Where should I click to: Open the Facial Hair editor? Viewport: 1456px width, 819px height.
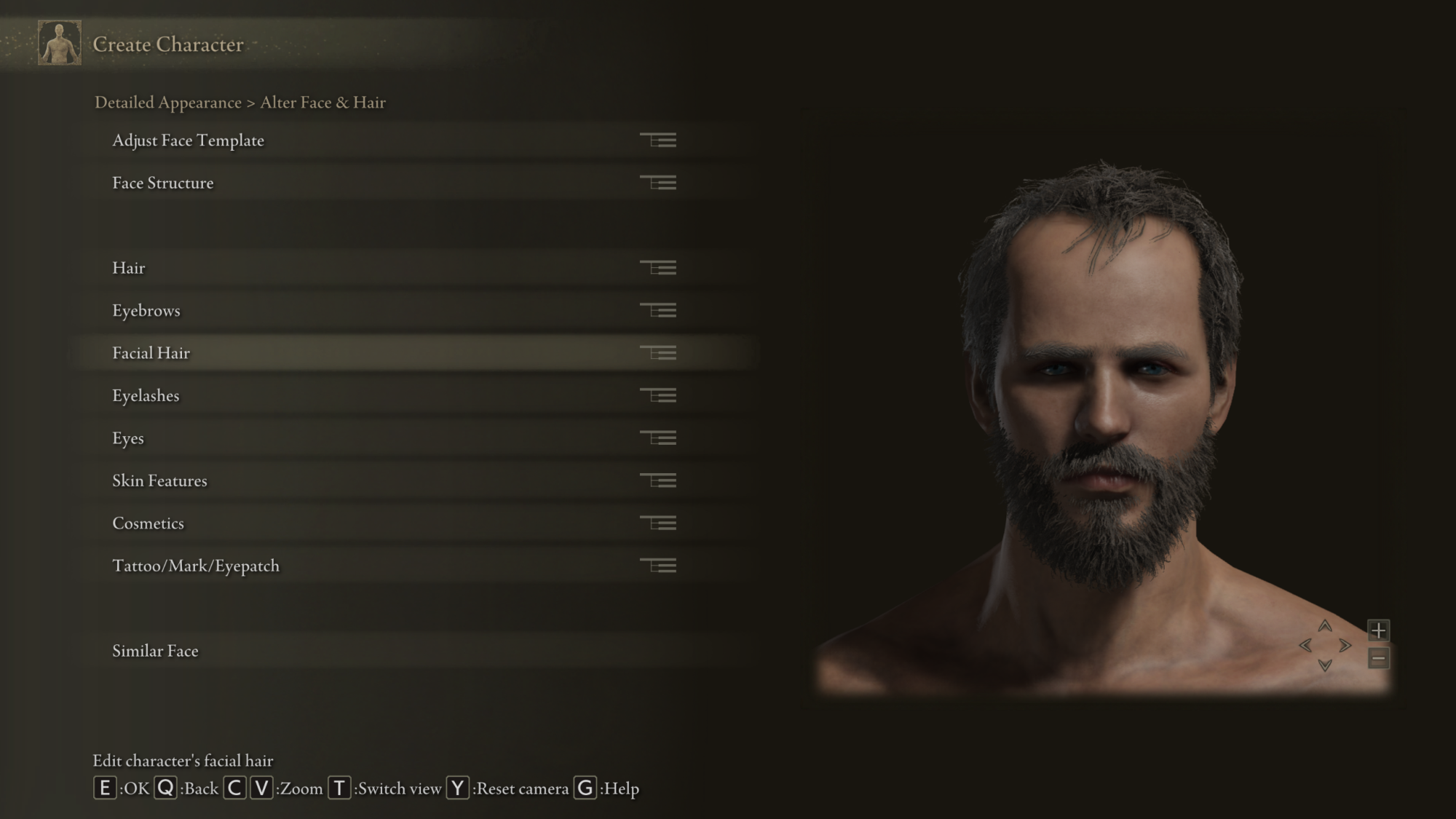(151, 353)
